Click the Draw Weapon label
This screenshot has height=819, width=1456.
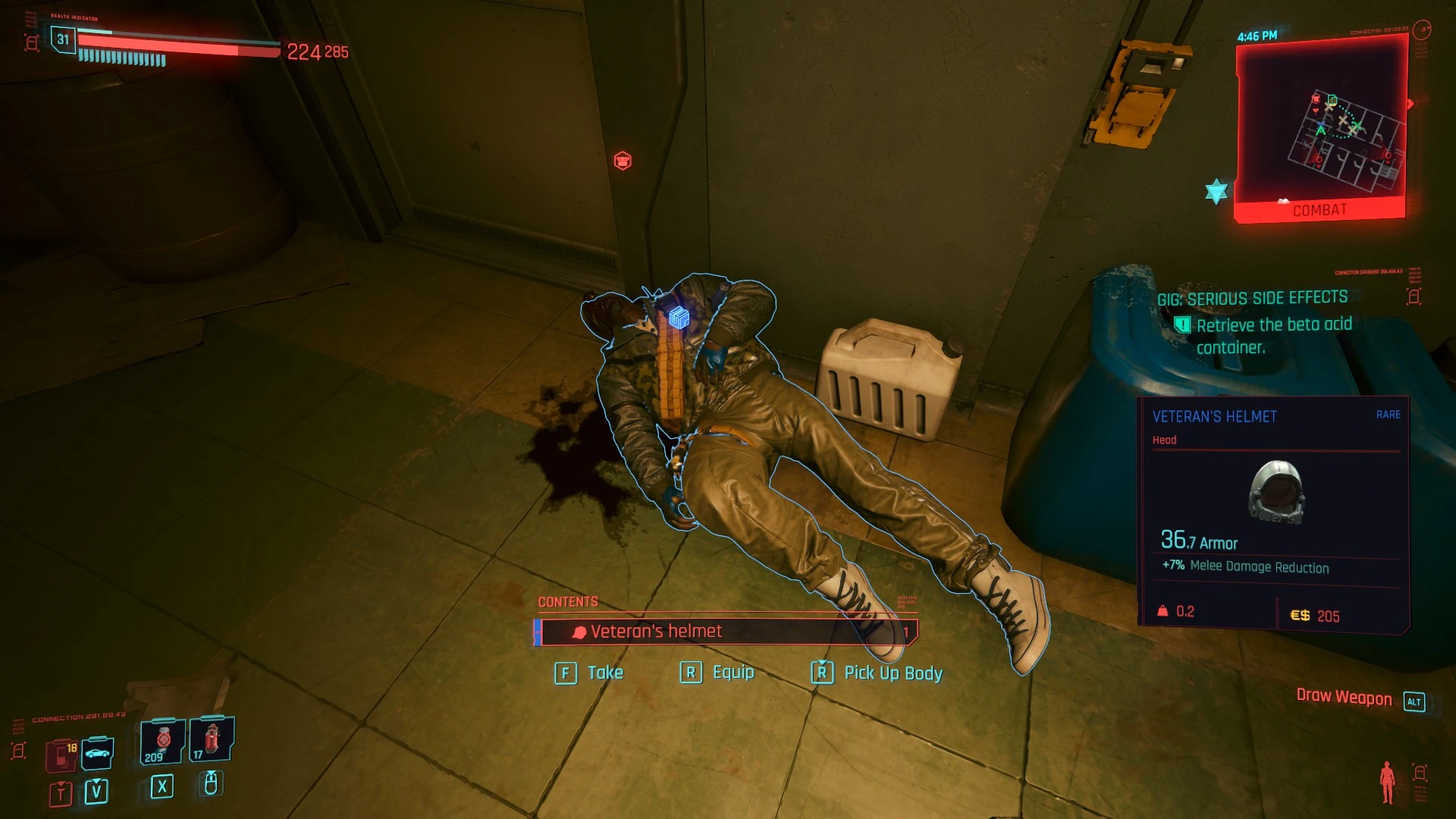(1344, 698)
